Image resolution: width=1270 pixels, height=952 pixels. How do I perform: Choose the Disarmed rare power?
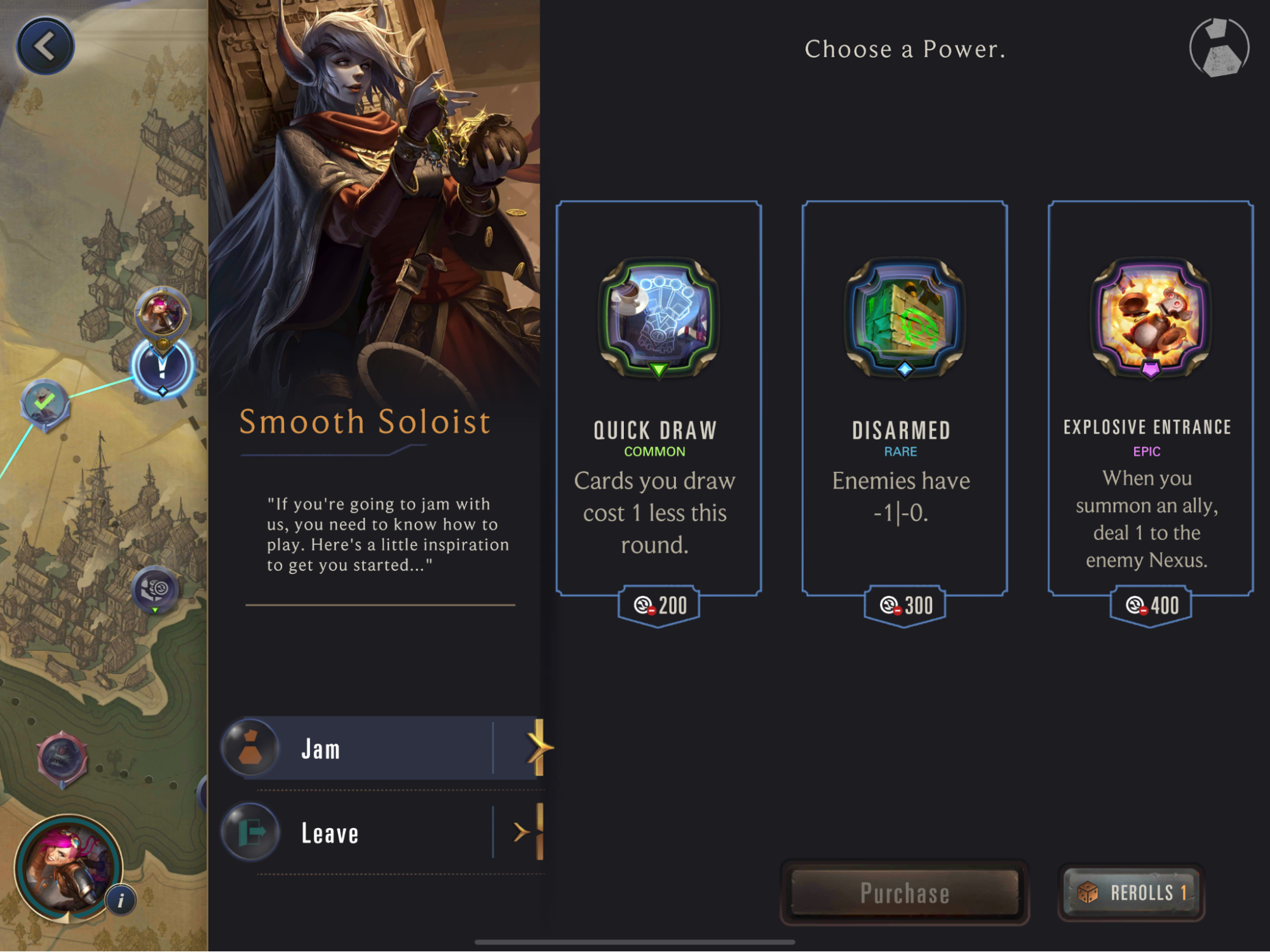click(904, 399)
